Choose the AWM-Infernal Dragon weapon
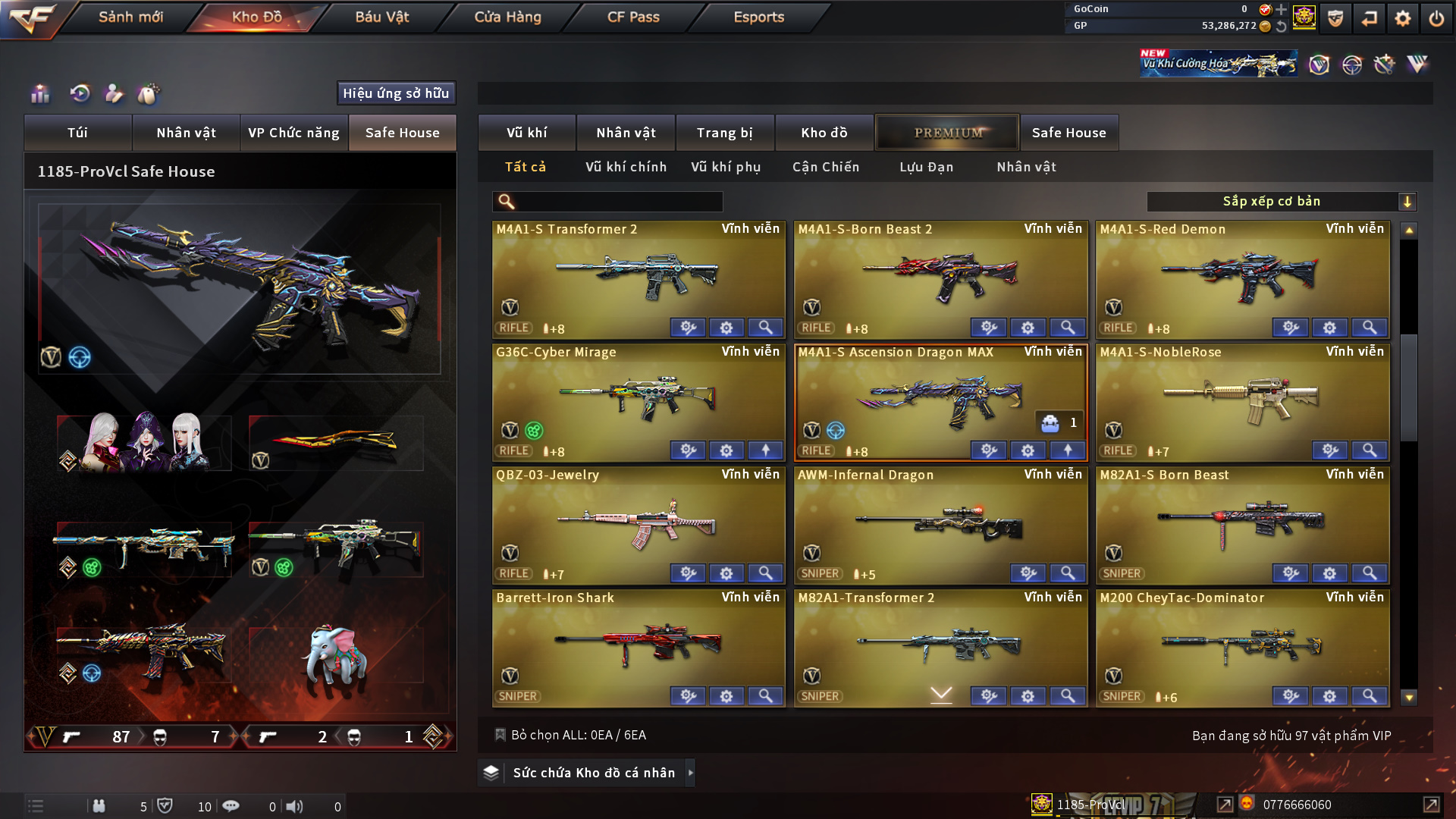The height and width of the screenshot is (819, 1456). [940, 523]
